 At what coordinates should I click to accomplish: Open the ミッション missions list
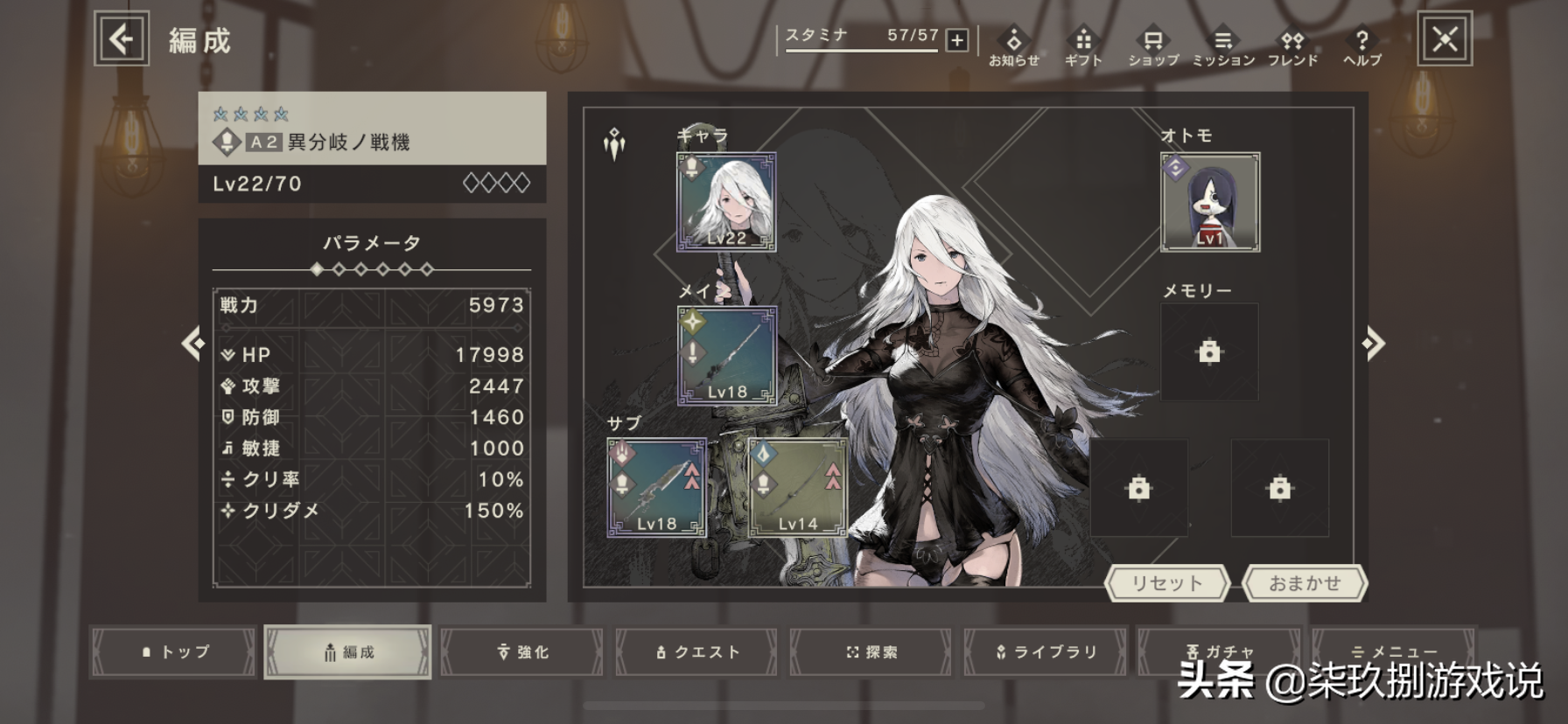1223,47
